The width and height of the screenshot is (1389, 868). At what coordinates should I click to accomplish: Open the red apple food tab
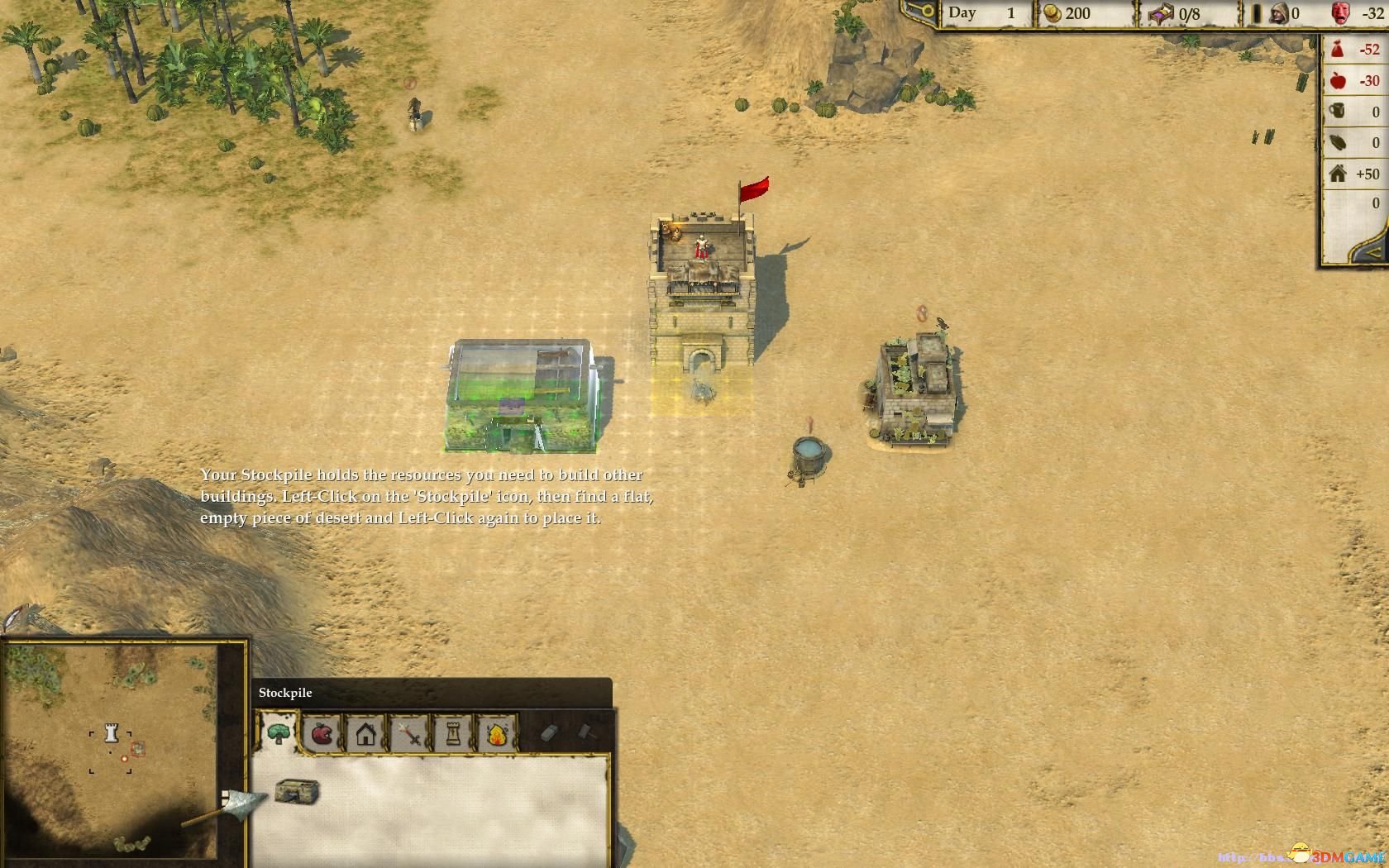(322, 733)
